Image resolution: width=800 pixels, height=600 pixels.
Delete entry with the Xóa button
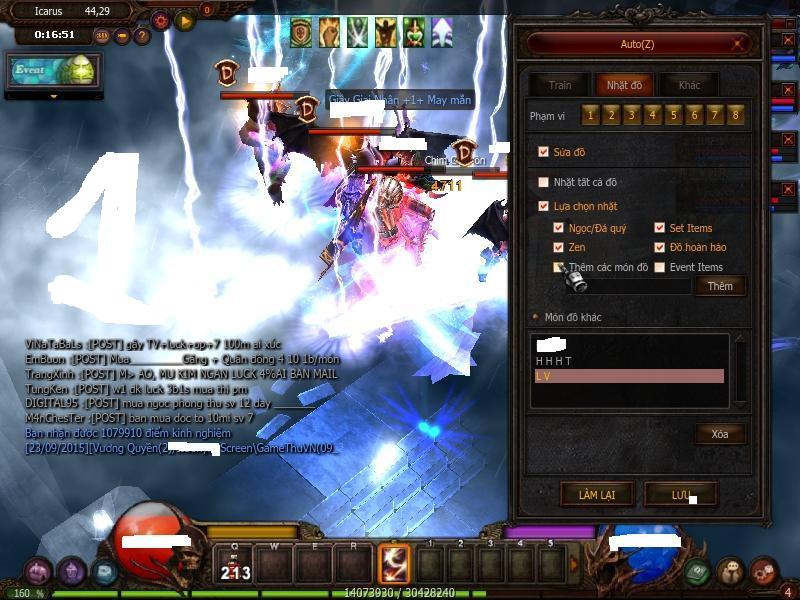coord(720,434)
